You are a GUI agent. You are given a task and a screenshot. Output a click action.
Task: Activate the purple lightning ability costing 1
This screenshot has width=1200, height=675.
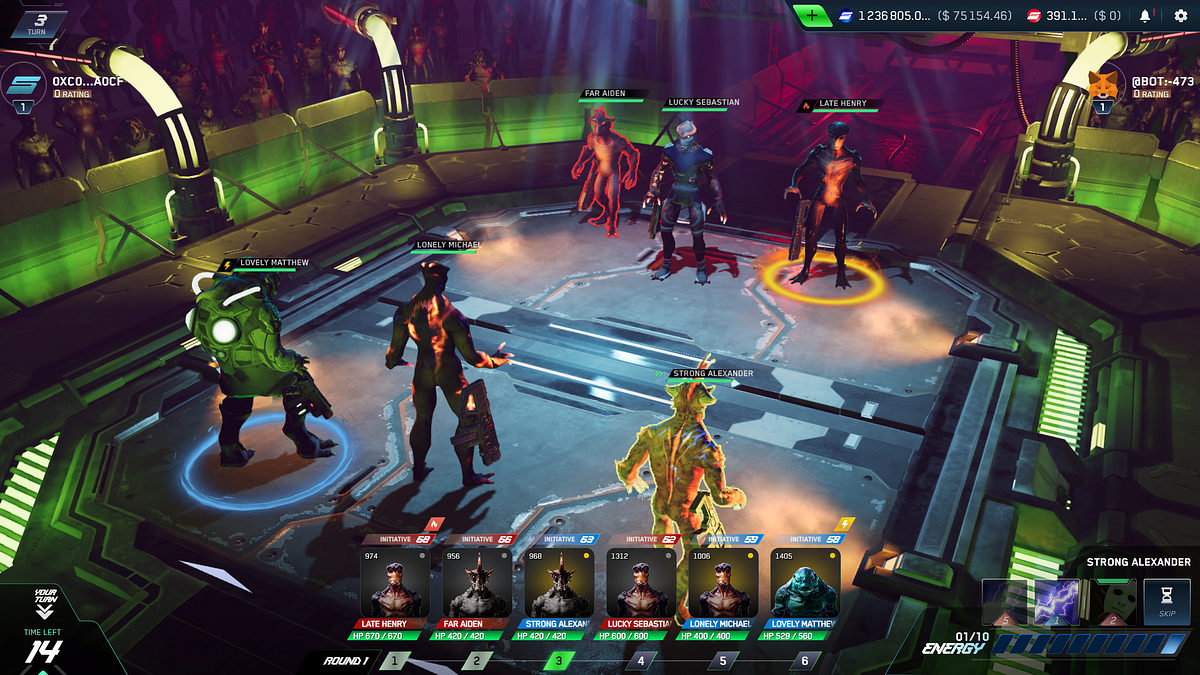point(1058,603)
